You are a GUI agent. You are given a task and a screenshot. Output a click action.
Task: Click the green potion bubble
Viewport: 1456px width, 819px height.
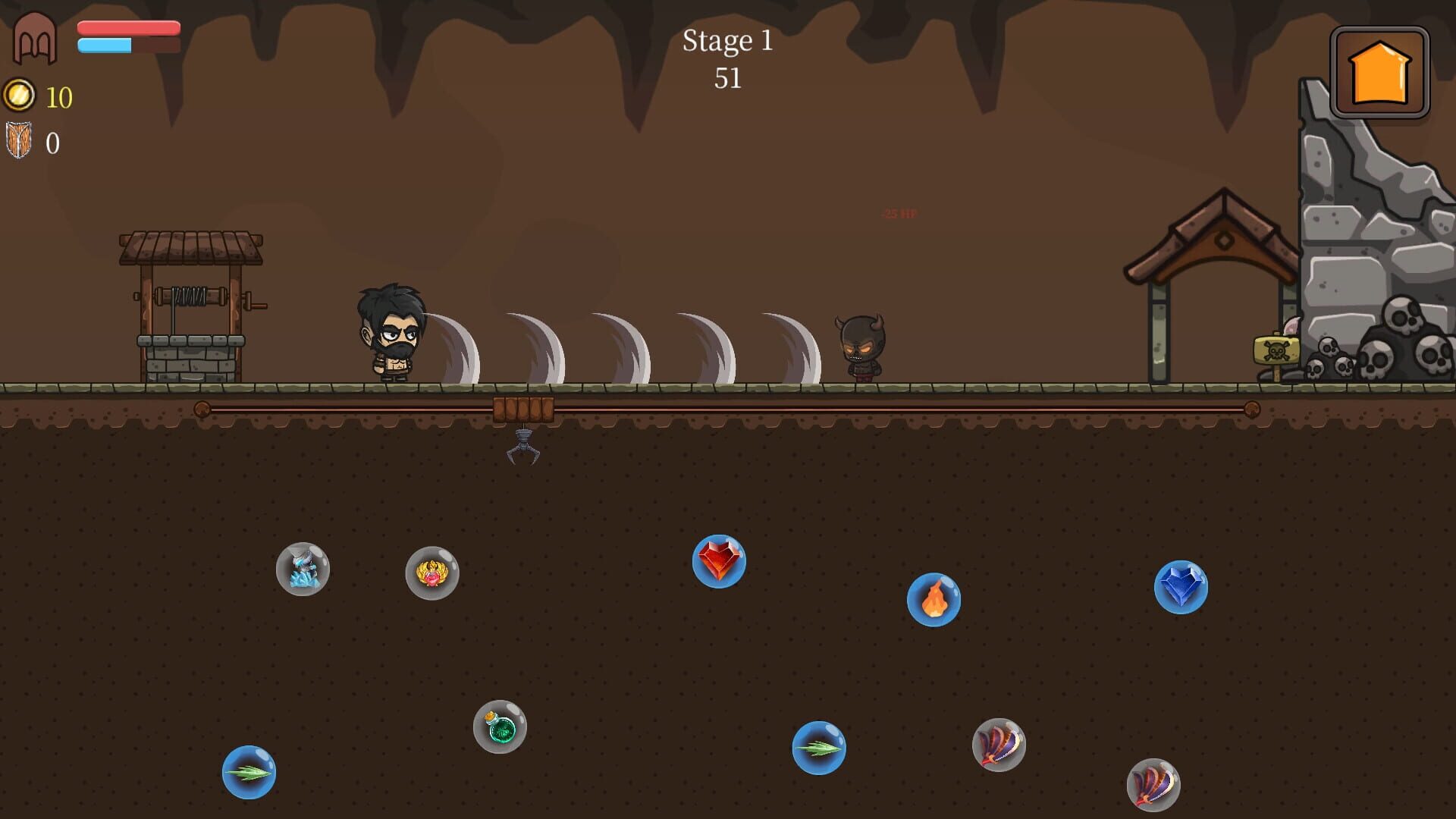500,729
